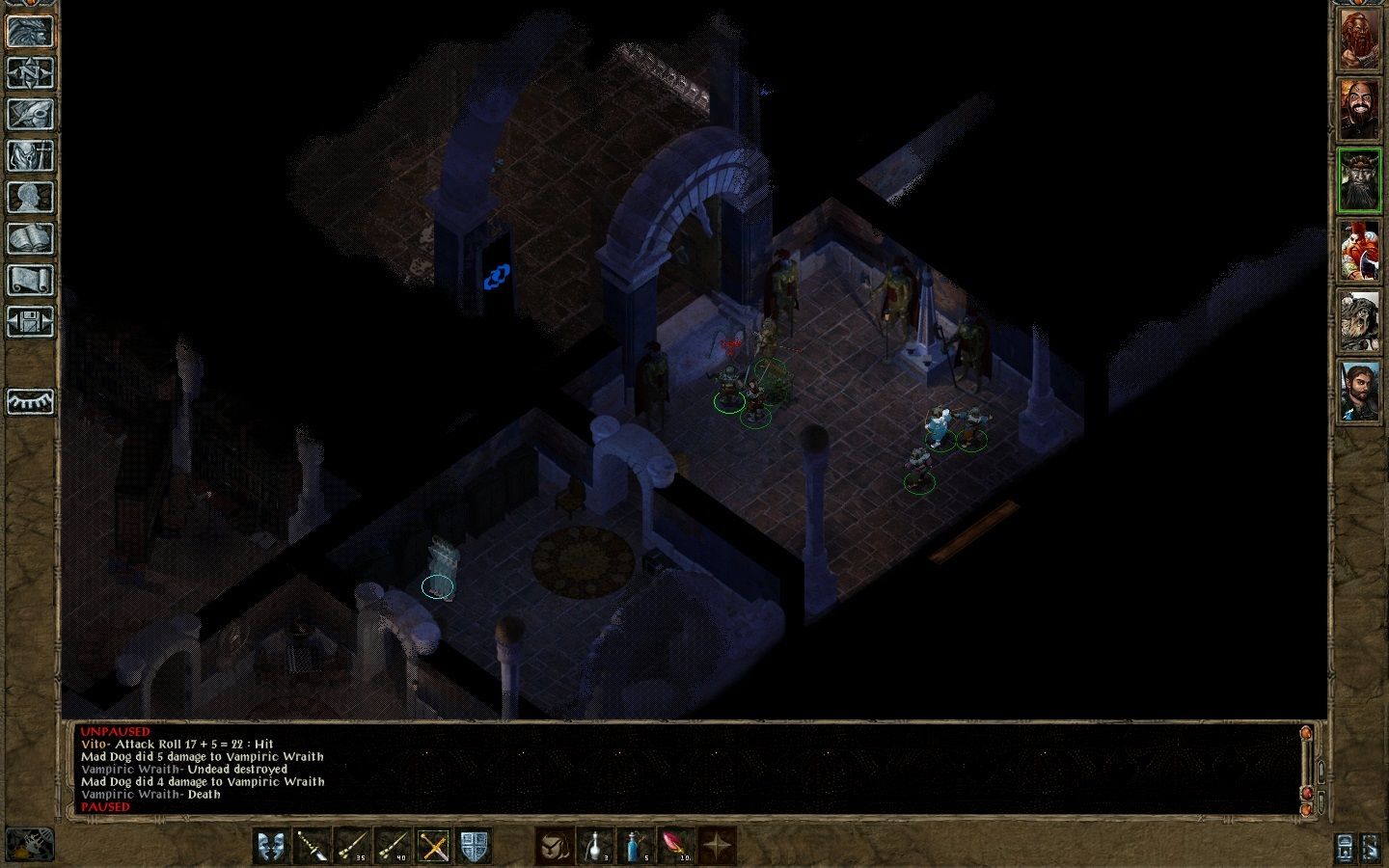Activate the four-pointed star special abilities button
This screenshot has height=868, width=1389.
coord(717,847)
